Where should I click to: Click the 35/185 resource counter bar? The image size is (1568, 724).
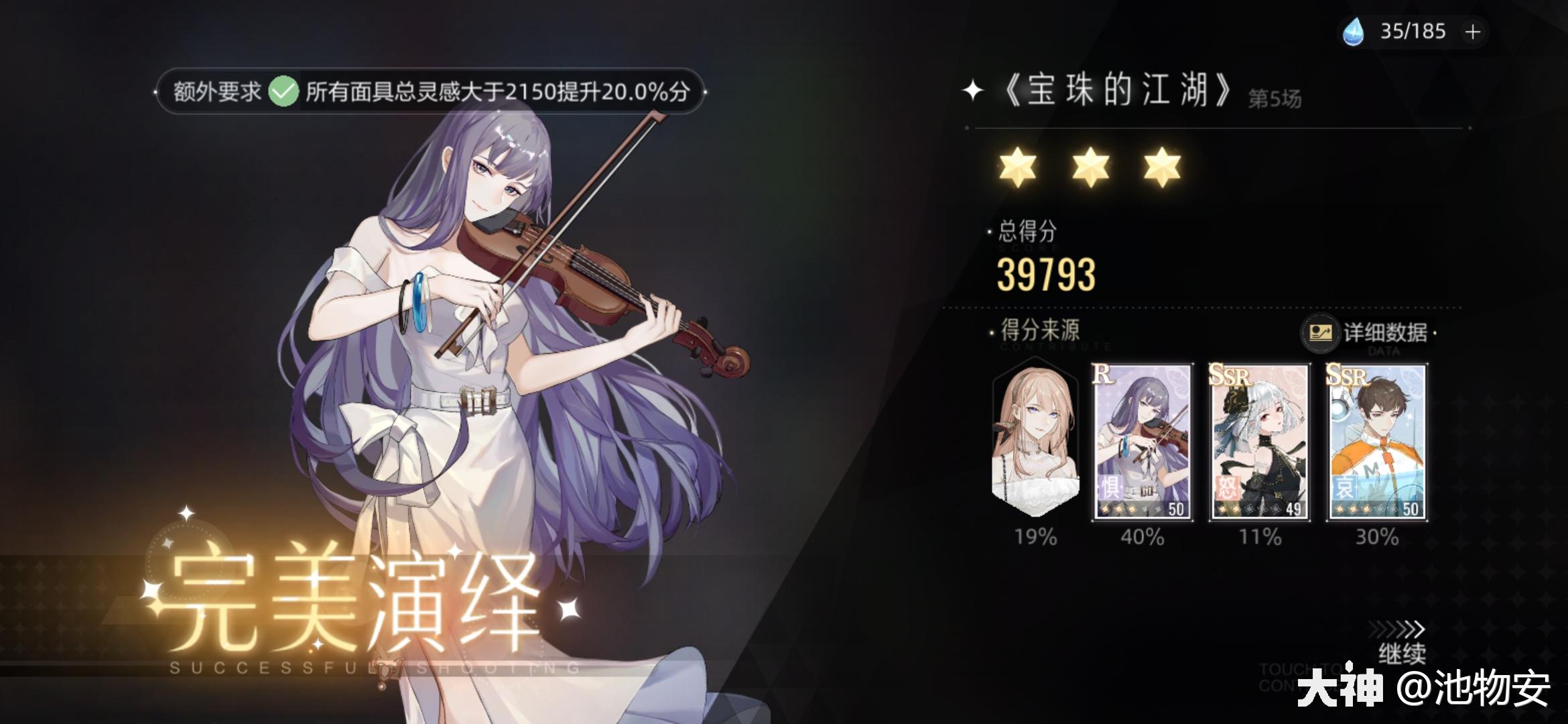(x=1411, y=31)
